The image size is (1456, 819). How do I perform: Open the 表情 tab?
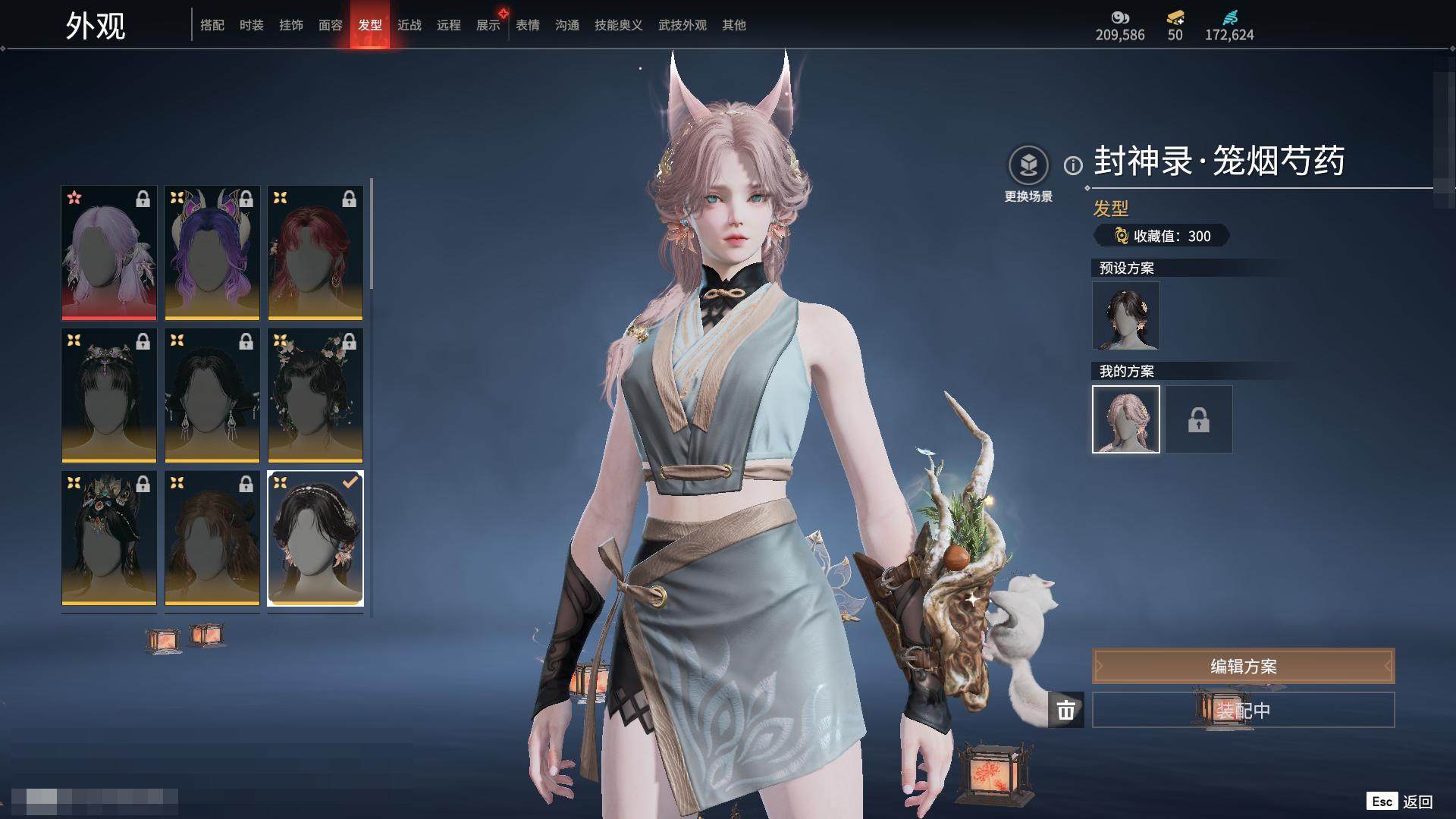coord(528,25)
